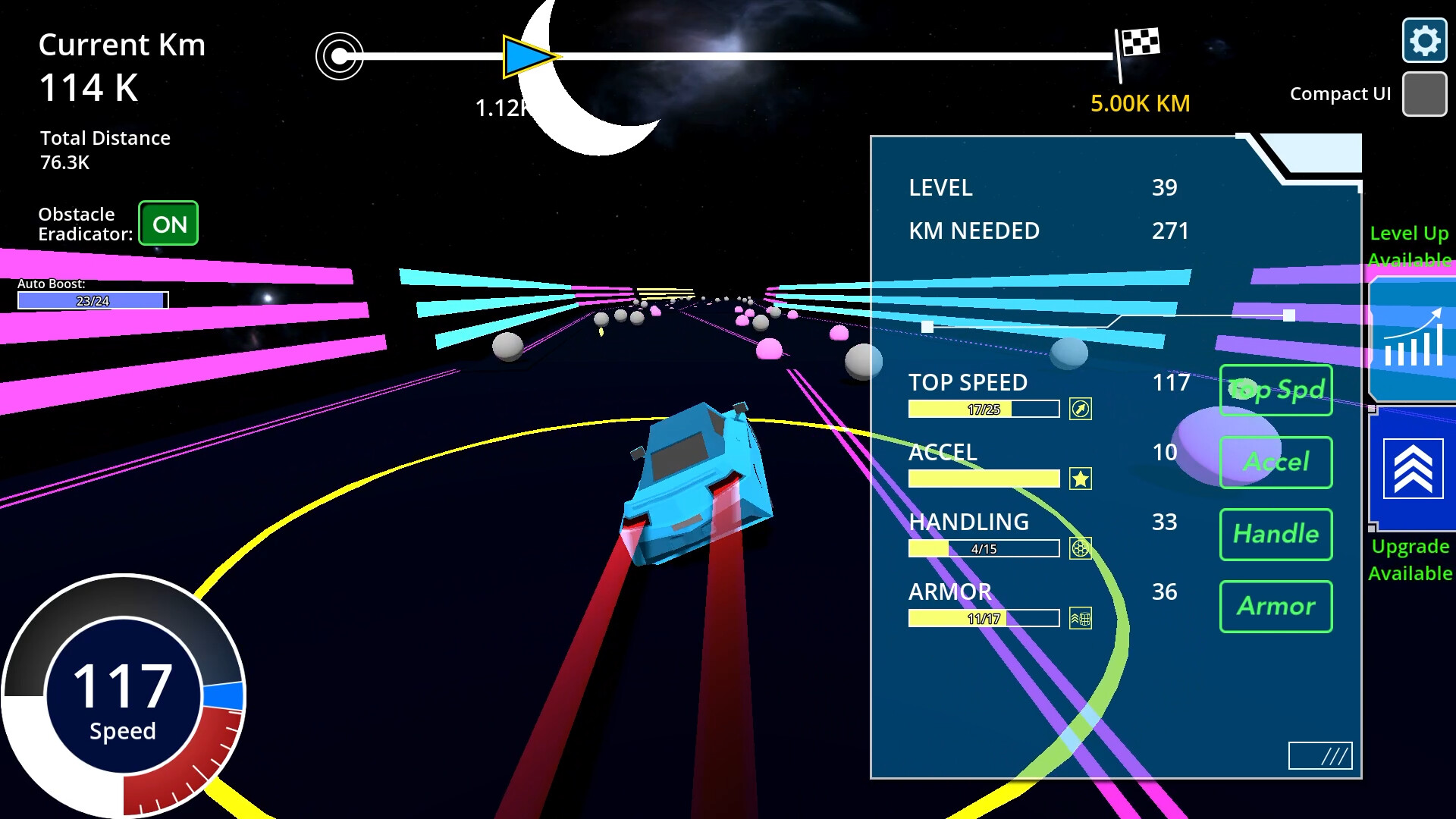Click the grid icon beside the Armor bar
This screenshot has height=819, width=1456.
1081,618
